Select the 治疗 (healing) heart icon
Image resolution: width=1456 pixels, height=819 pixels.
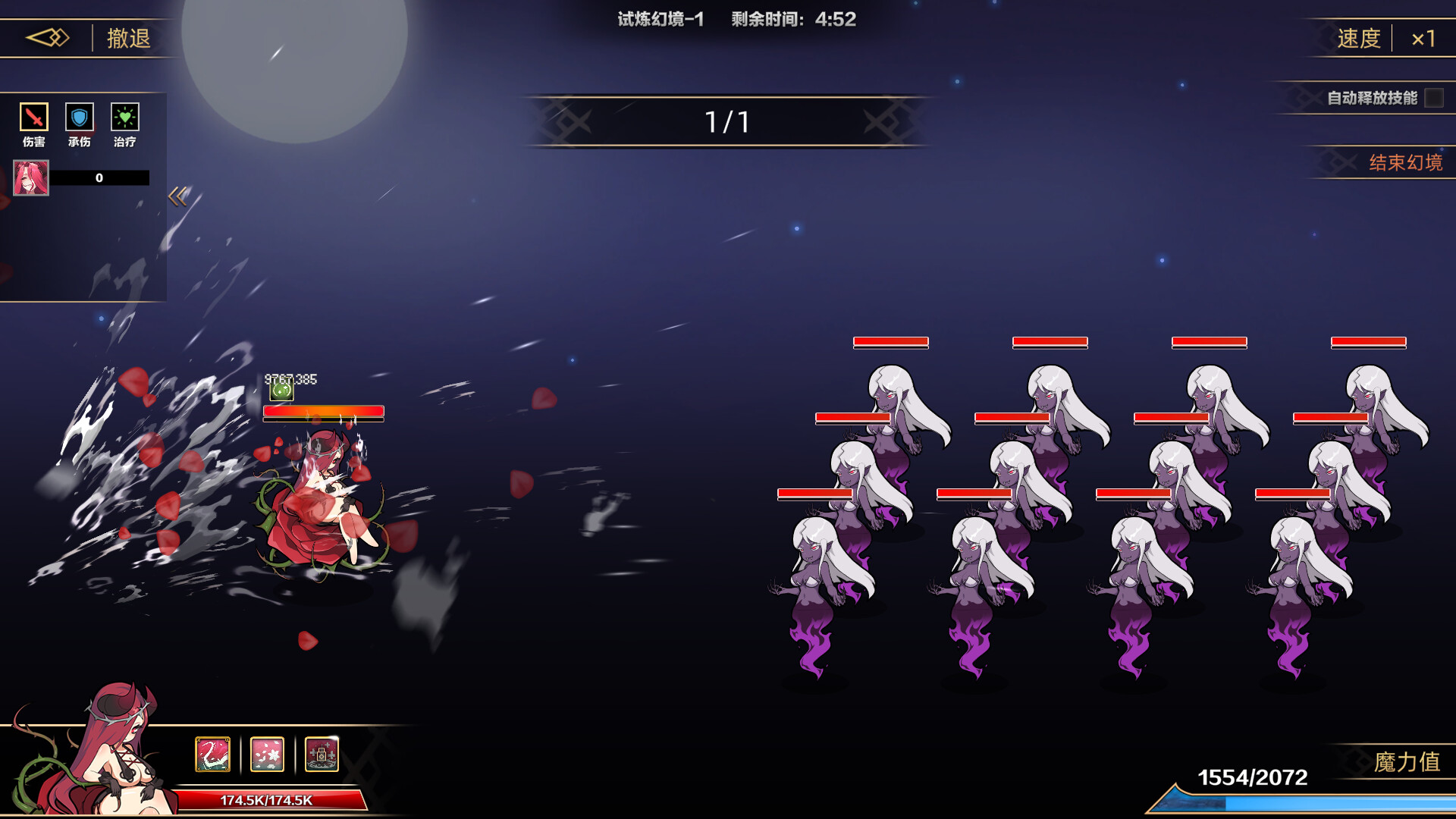[x=125, y=118]
